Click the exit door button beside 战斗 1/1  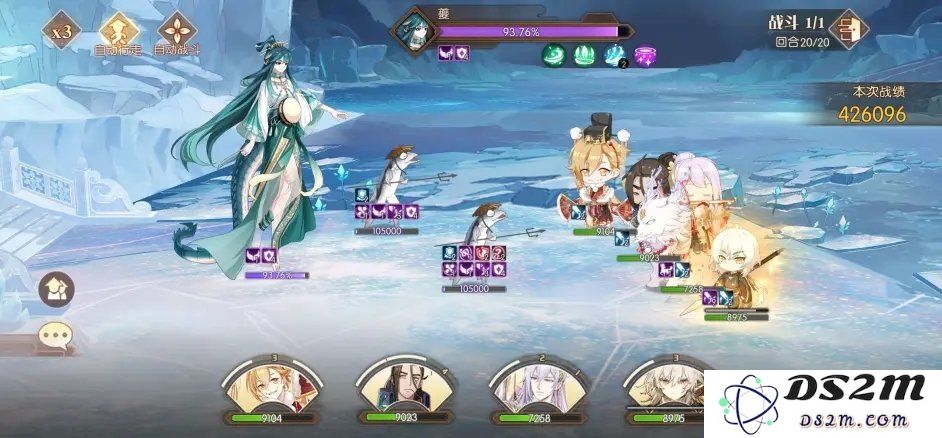coord(849,29)
